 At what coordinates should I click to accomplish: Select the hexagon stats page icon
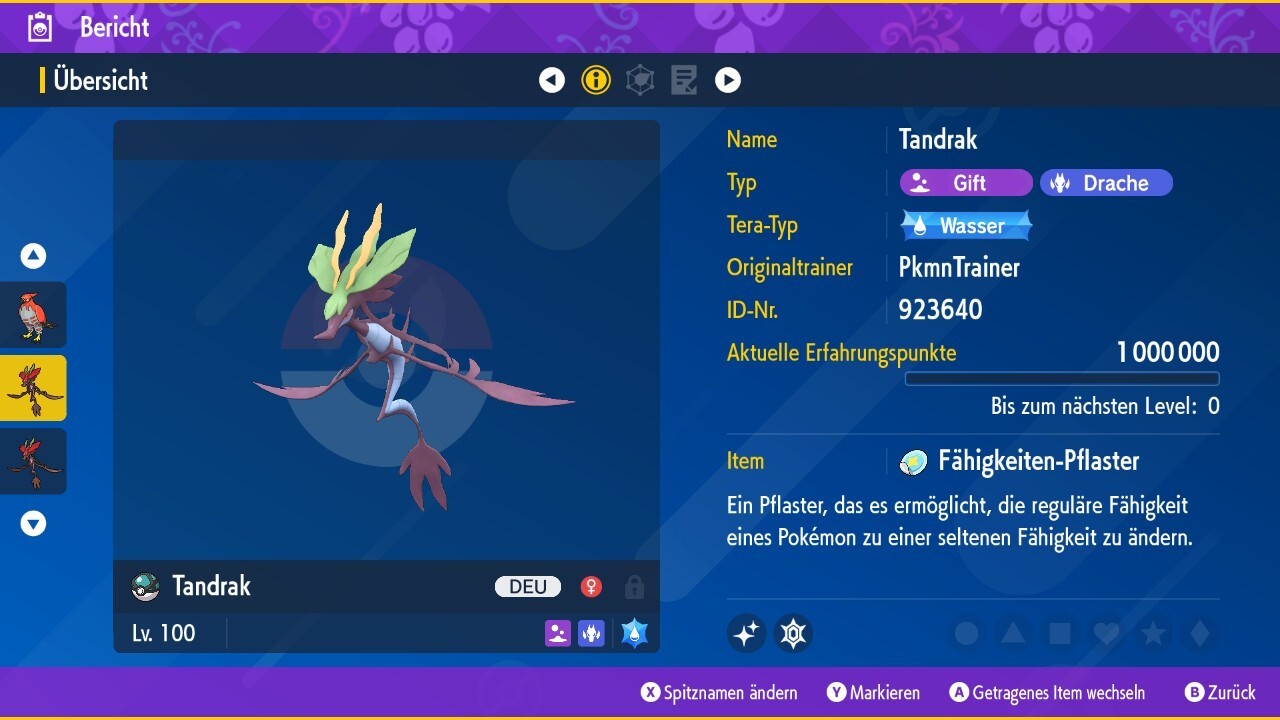(x=640, y=80)
